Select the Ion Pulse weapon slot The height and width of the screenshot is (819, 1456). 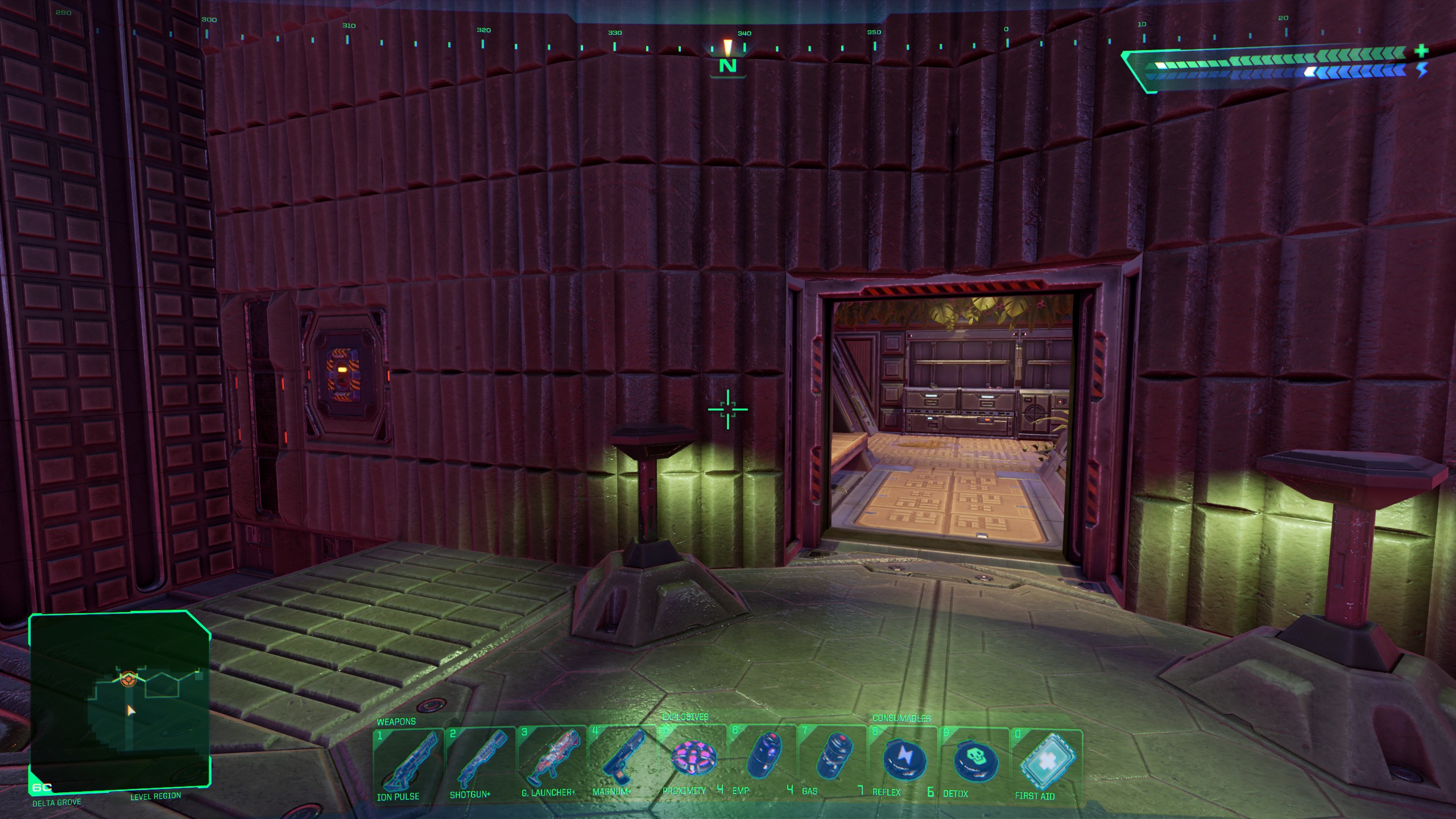click(408, 762)
